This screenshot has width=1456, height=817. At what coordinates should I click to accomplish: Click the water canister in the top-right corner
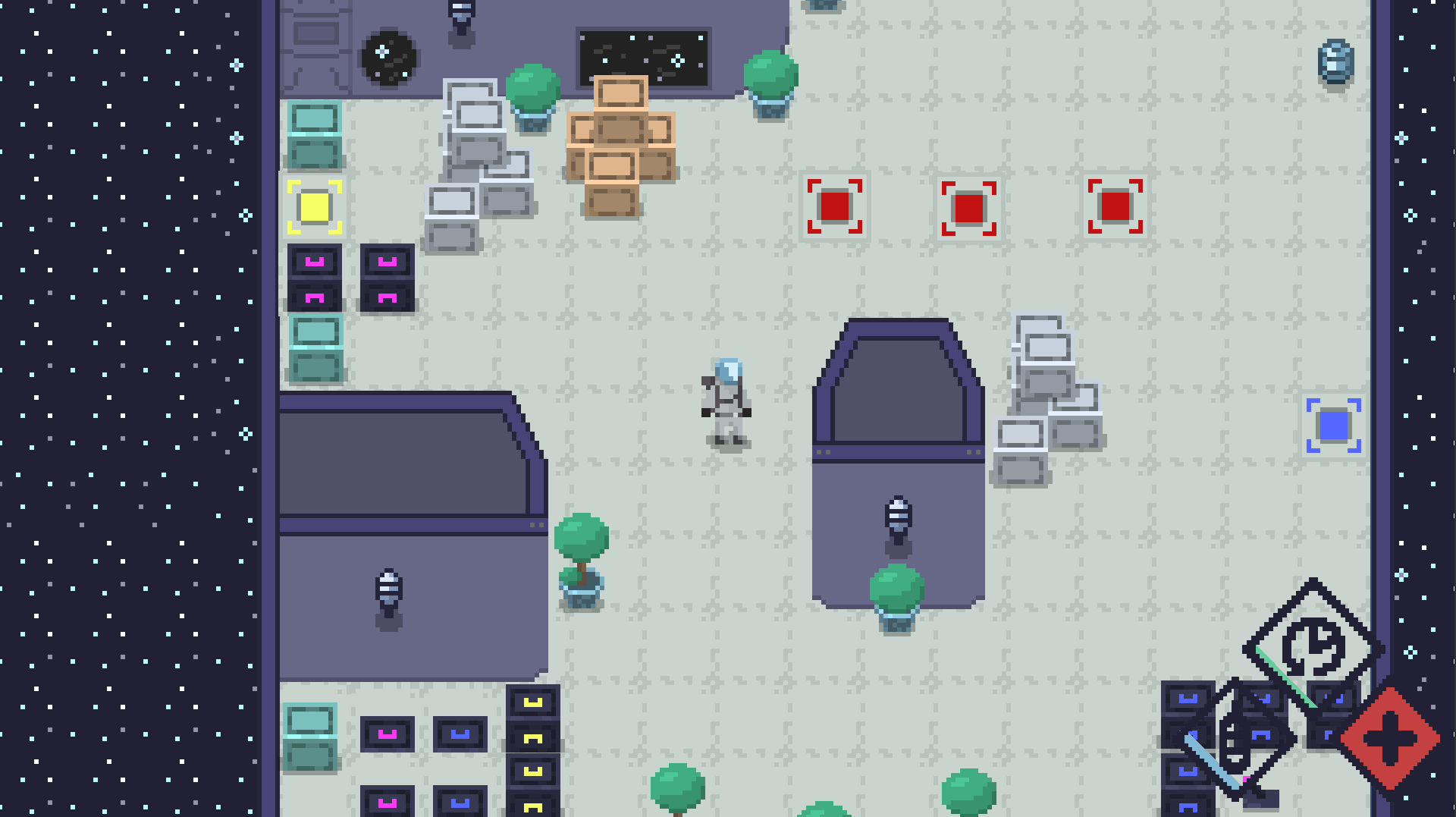click(1335, 61)
